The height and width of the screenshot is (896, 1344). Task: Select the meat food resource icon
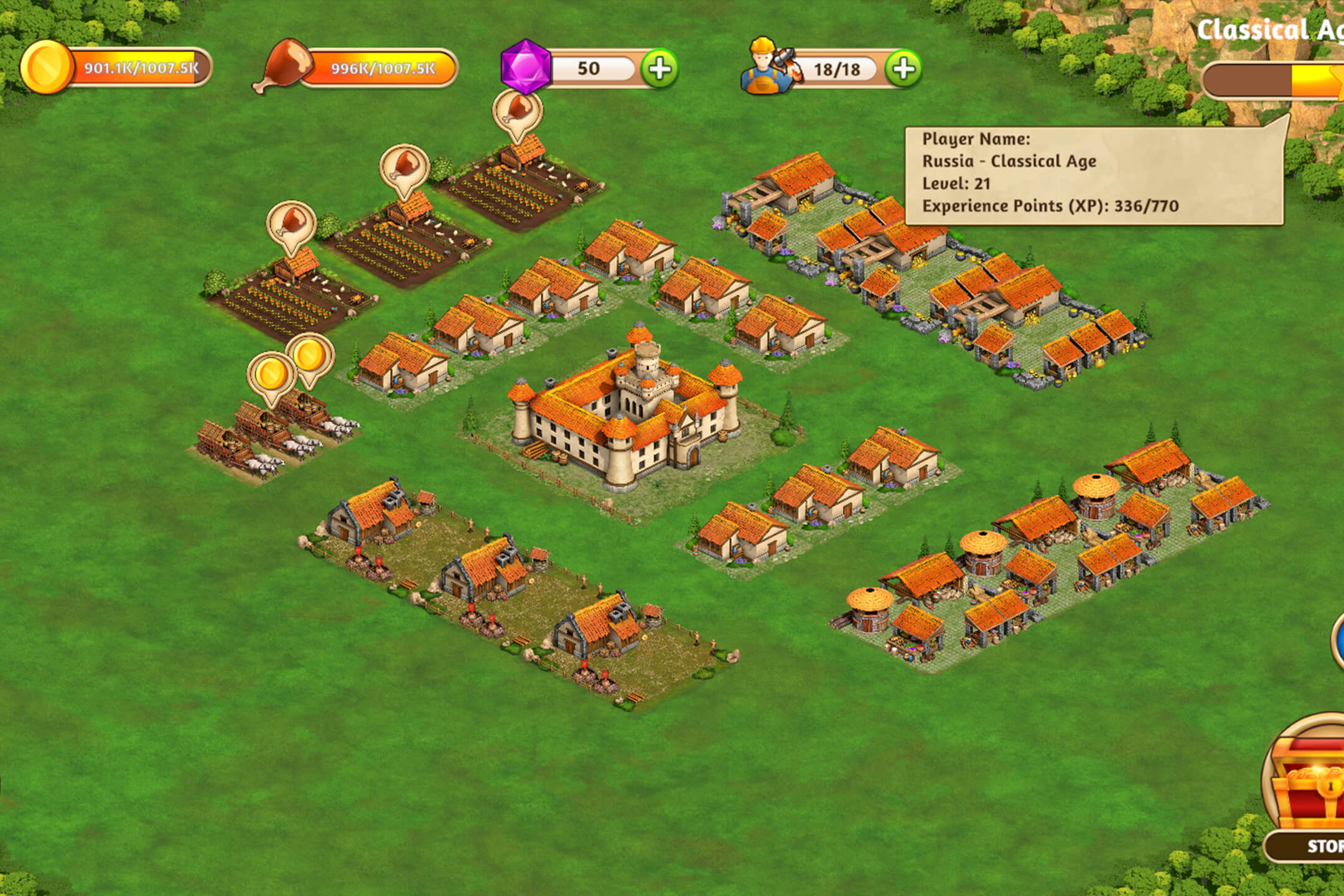(x=283, y=66)
